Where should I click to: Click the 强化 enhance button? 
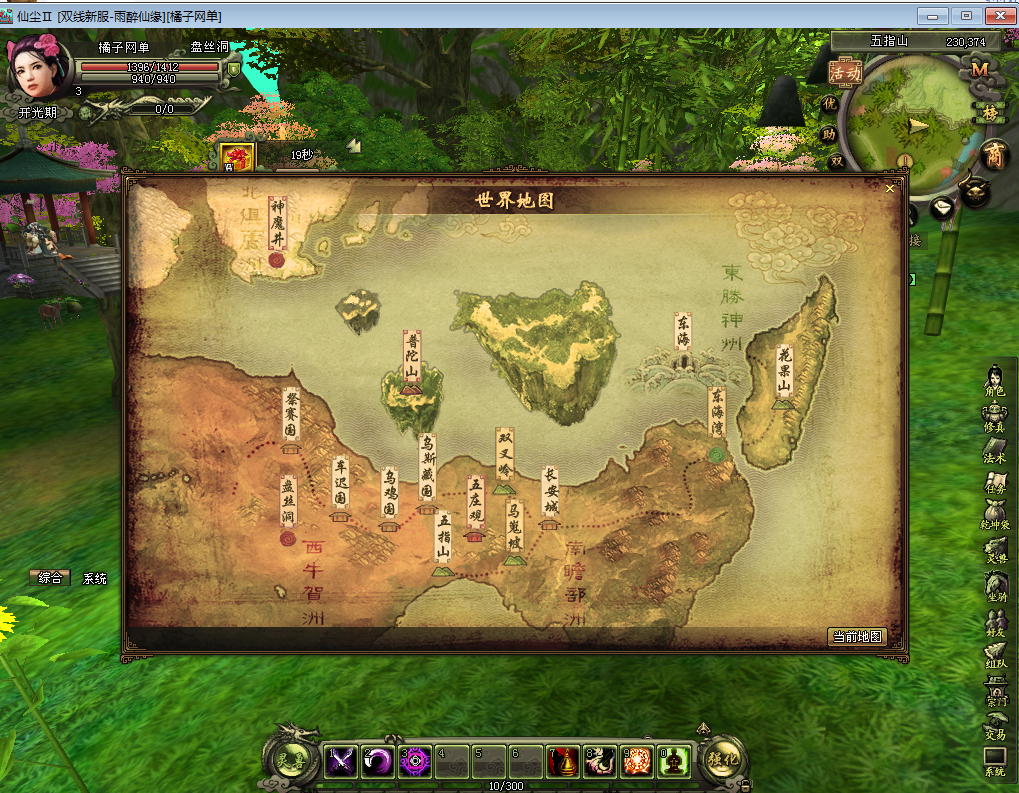tap(722, 759)
